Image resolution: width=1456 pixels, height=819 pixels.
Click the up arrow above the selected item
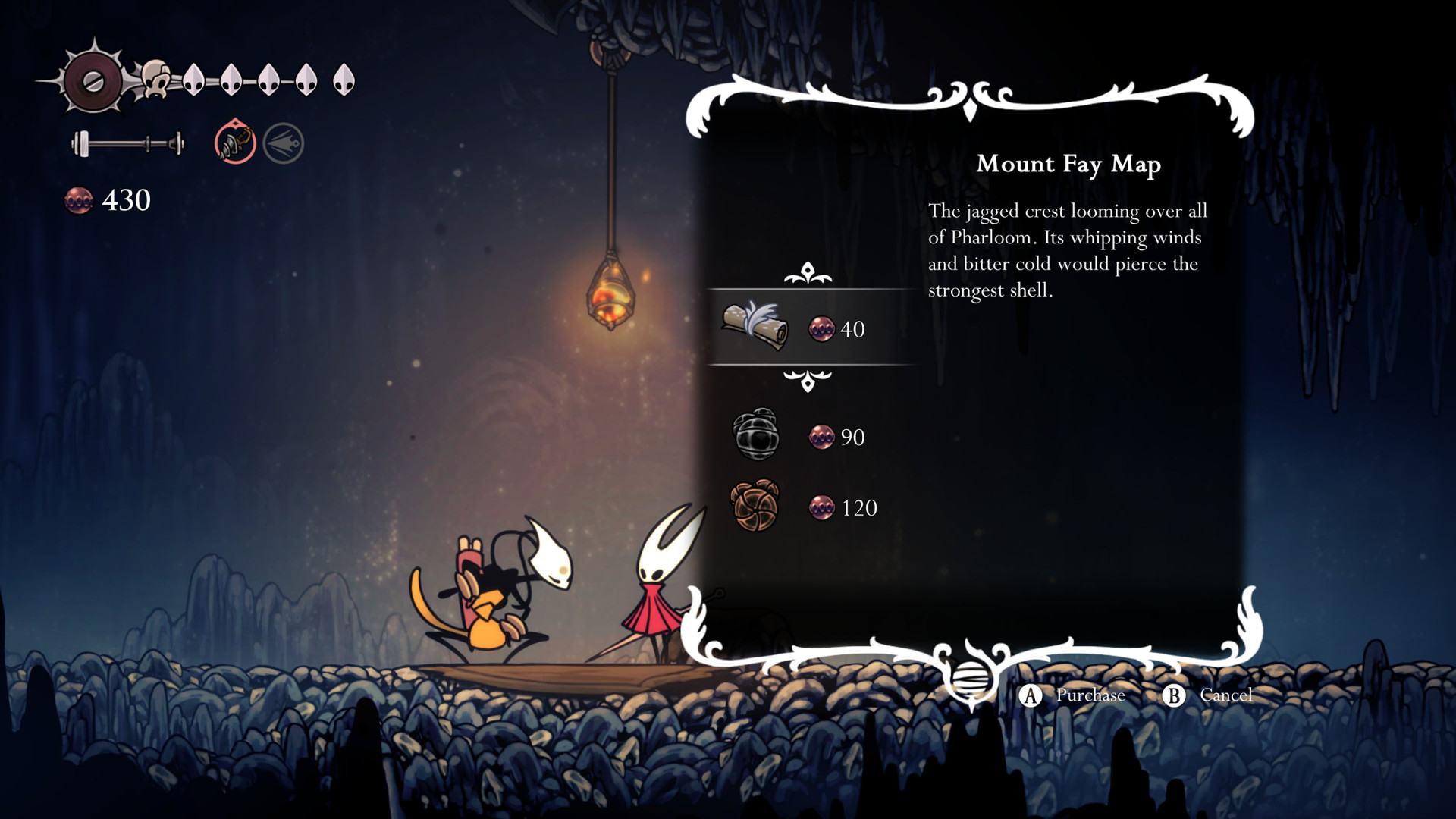click(808, 273)
